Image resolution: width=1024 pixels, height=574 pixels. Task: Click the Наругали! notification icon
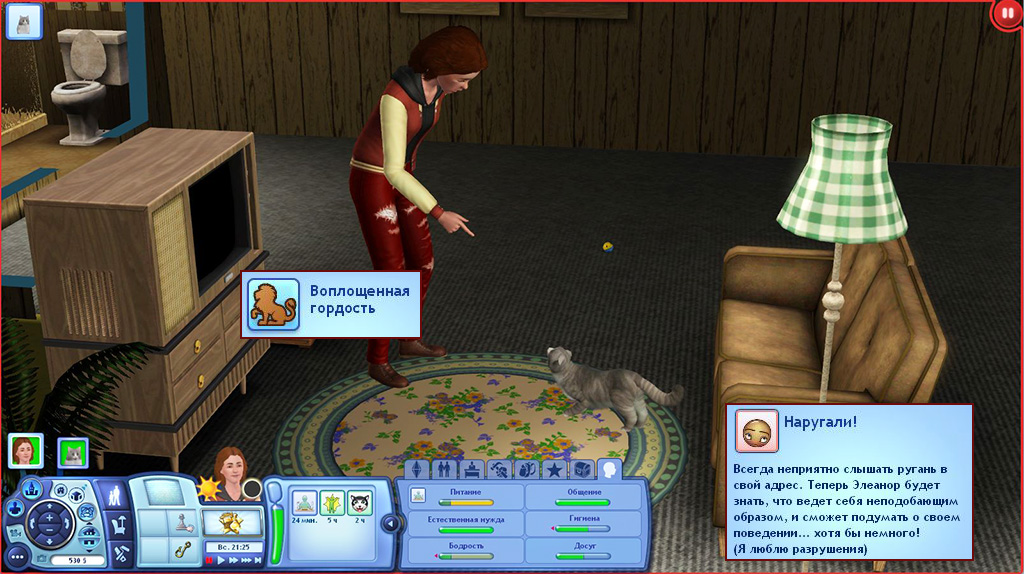coord(756,430)
